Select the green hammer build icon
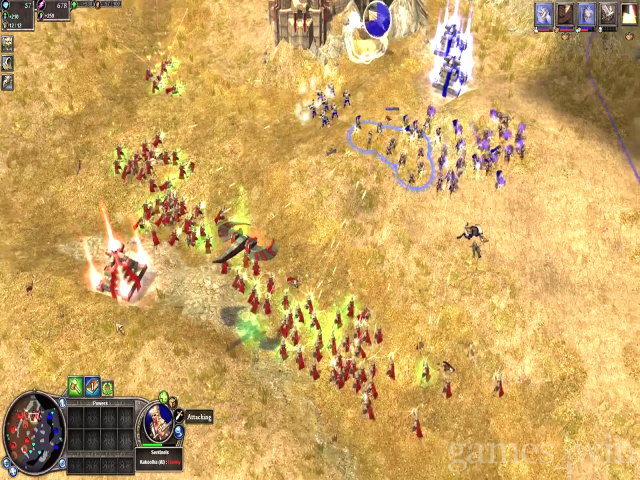 pyautogui.click(x=75, y=386)
